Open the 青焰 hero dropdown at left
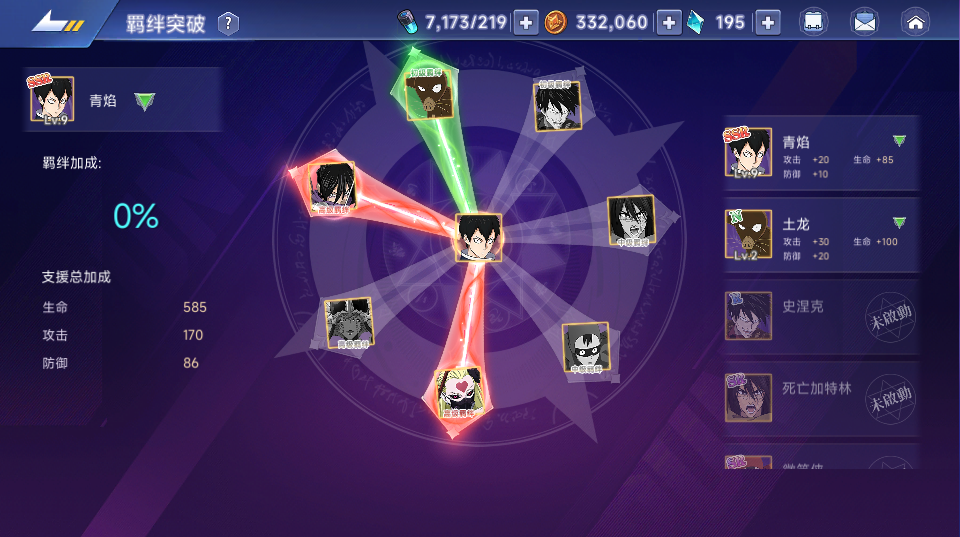960x537 pixels. click(x=145, y=101)
